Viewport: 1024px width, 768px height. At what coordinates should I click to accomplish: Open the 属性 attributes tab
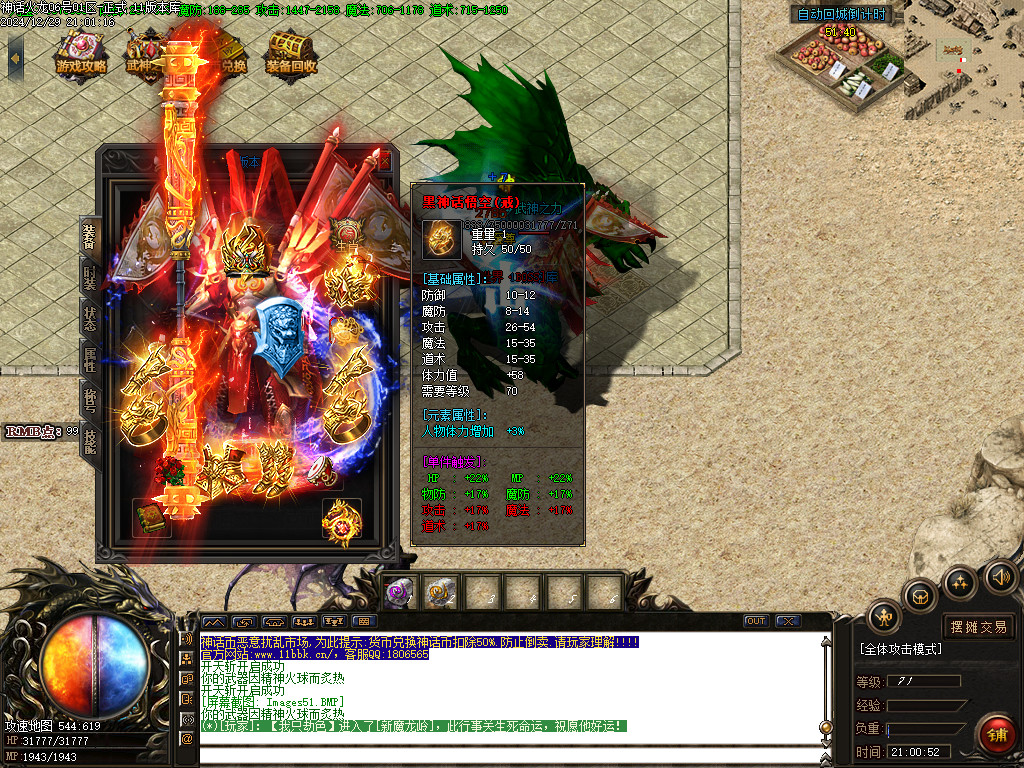pyautogui.click(x=90, y=358)
